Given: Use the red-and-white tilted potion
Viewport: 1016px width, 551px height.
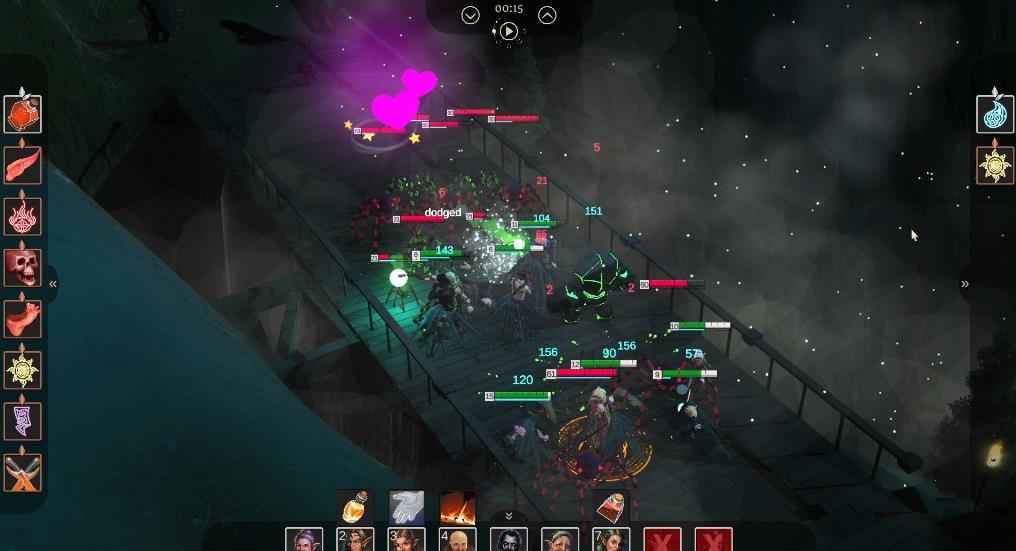Looking at the screenshot, I should point(611,507).
